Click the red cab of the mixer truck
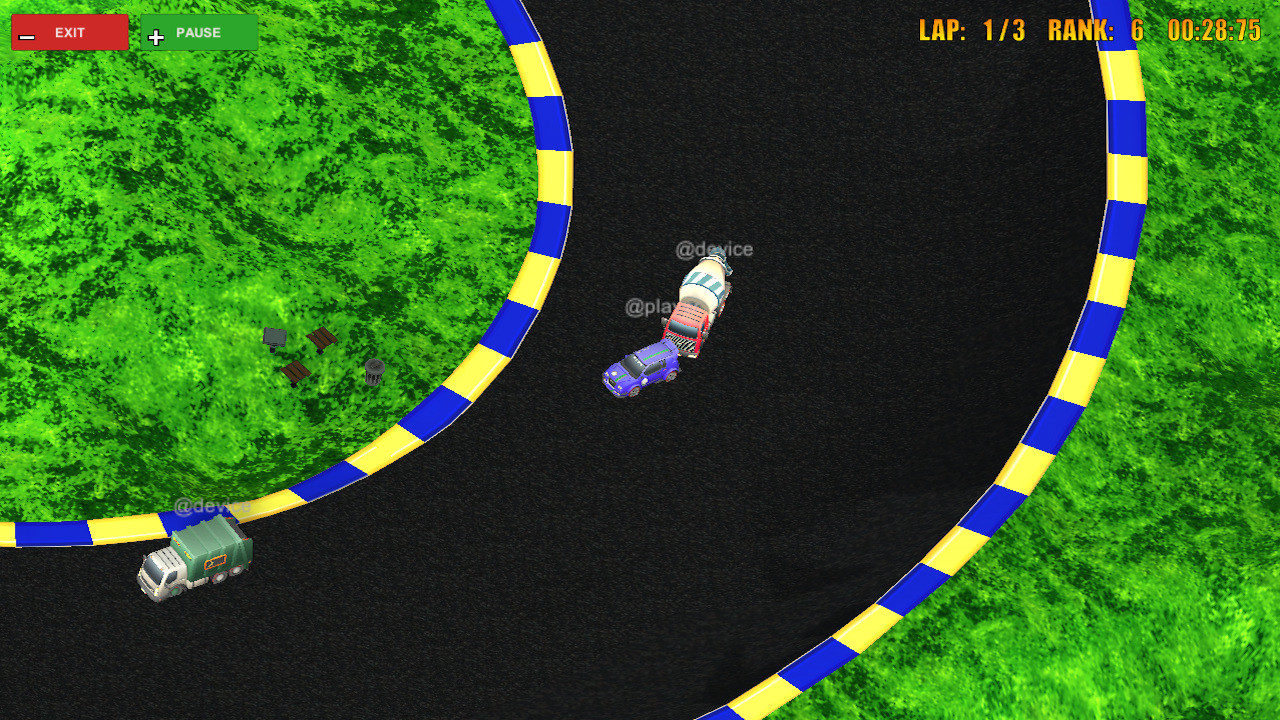 [x=685, y=325]
